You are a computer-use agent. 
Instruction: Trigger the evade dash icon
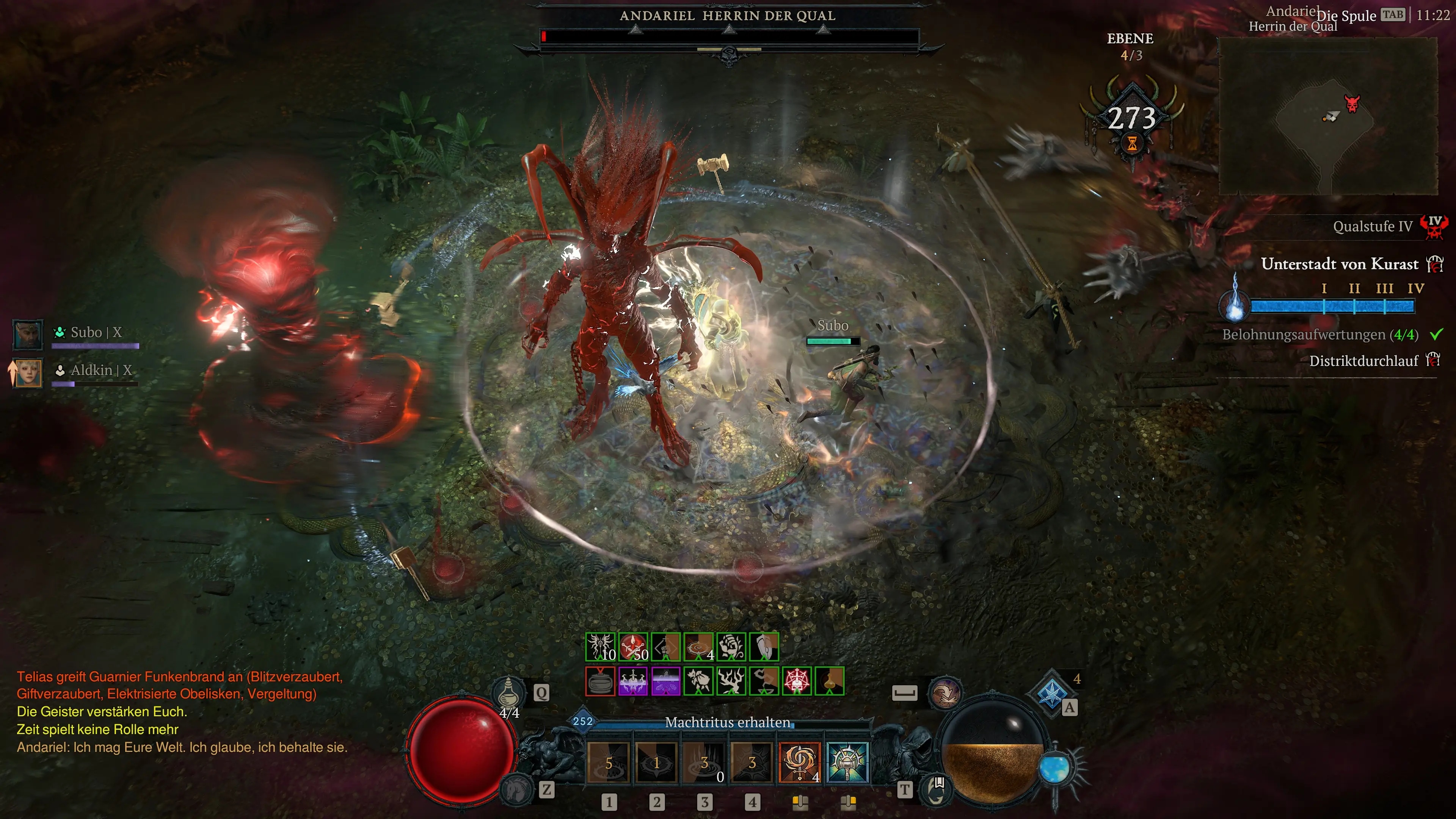(x=945, y=693)
